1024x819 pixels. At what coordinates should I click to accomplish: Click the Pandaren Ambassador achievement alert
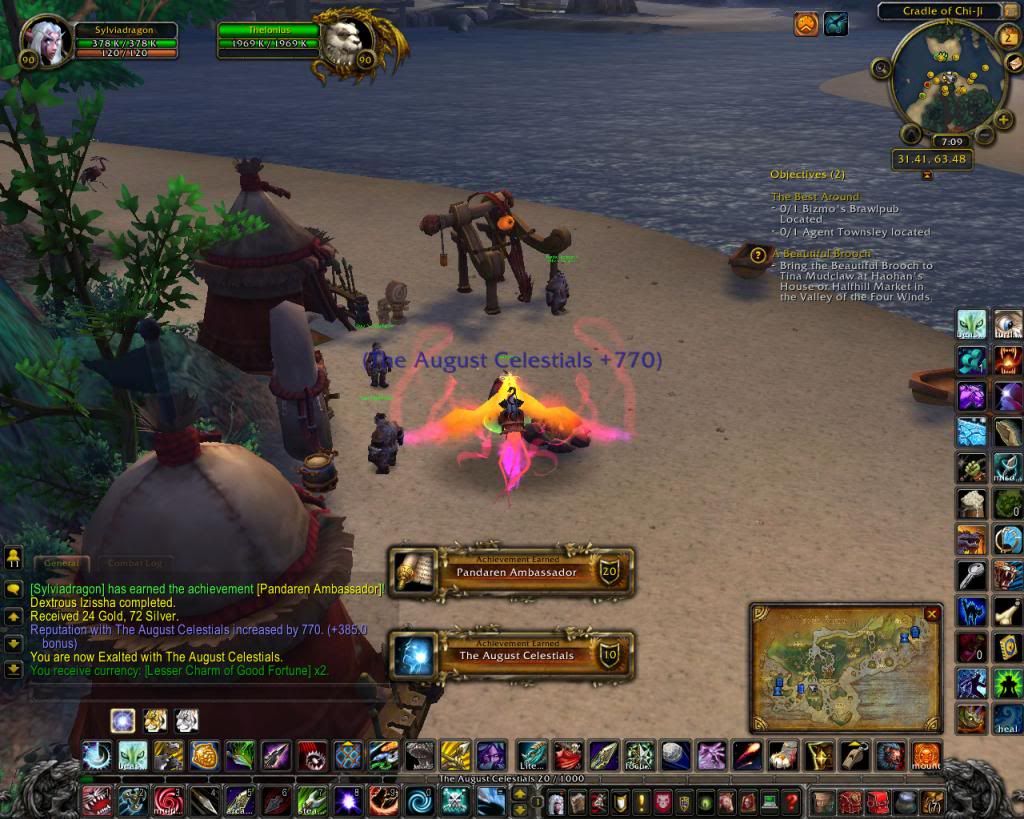tap(511, 571)
